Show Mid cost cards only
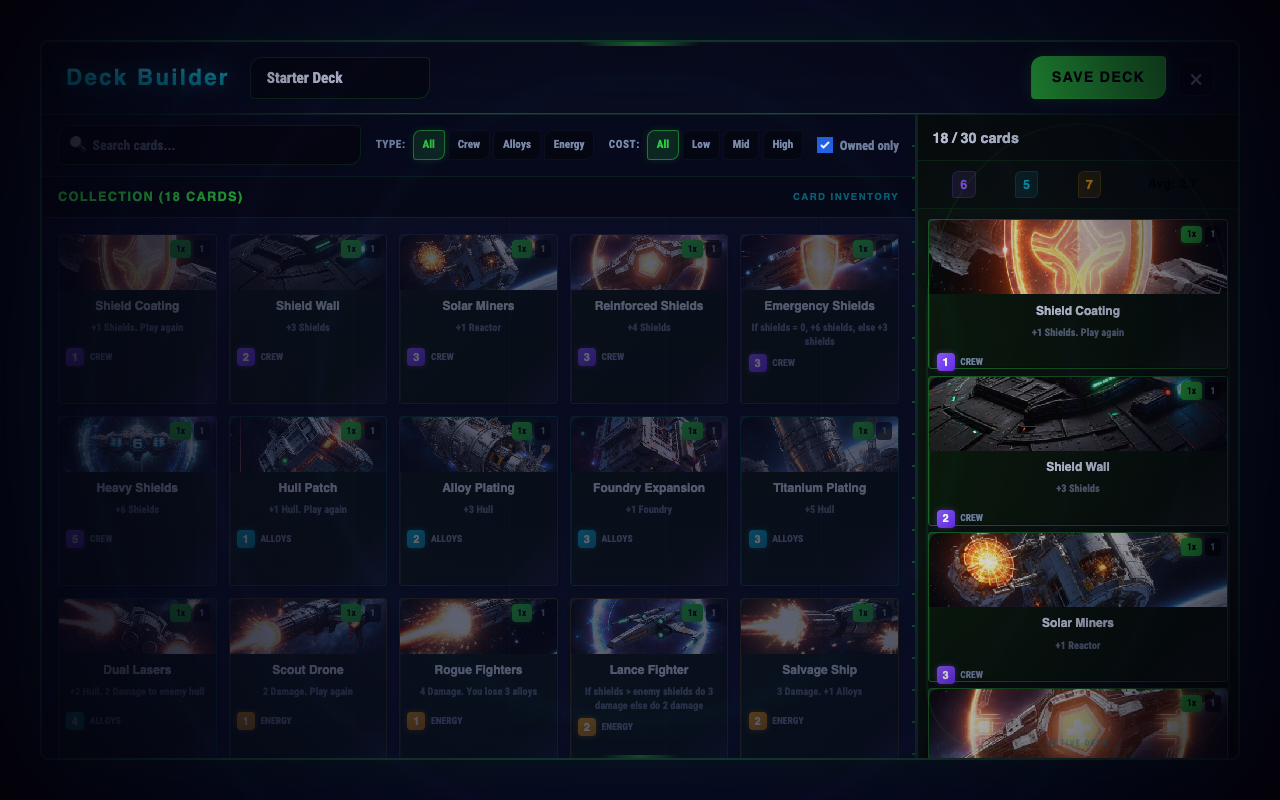The width and height of the screenshot is (1280, 800). click(741, 145)
